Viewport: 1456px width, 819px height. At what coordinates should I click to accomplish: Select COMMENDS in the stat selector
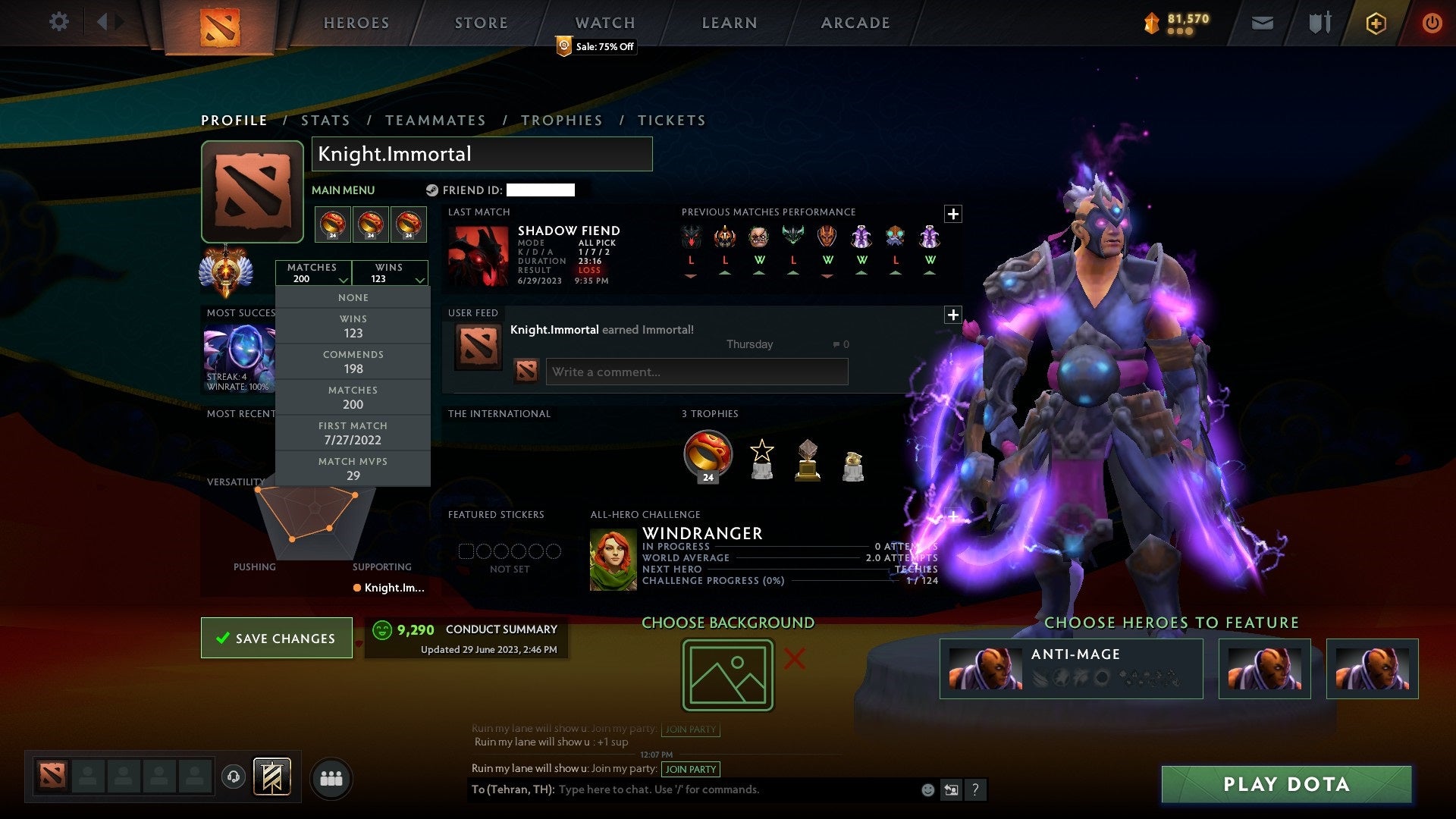click(x=353, y=362)
